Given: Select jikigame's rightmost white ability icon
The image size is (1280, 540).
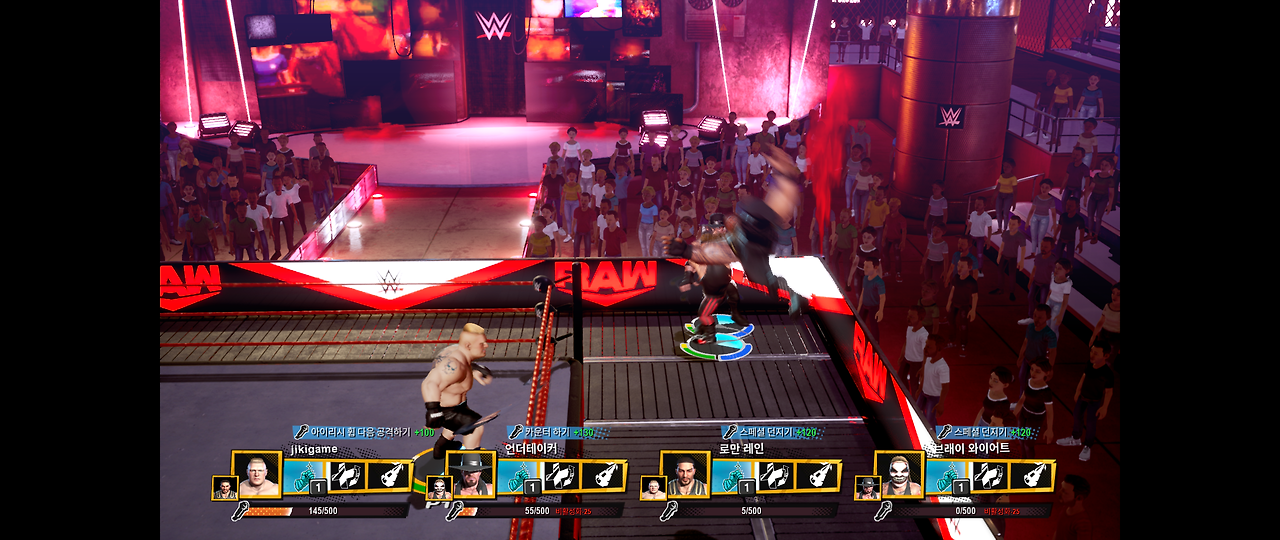Looking at the screenshot, I should [389, 476].
